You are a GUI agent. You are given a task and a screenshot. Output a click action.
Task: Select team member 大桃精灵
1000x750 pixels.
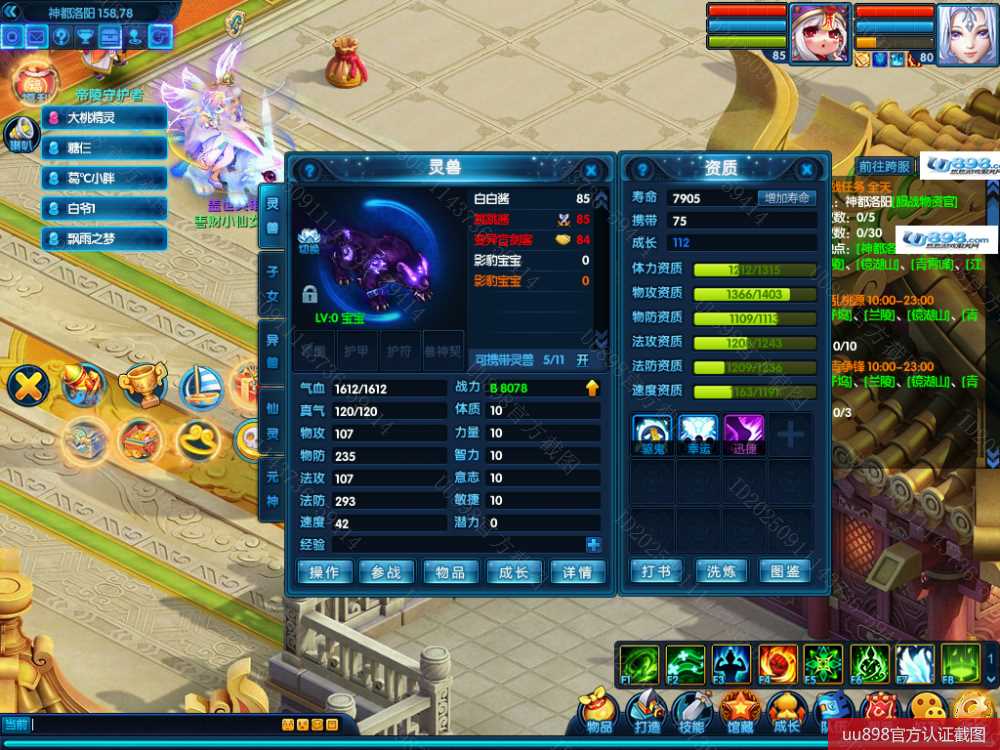[x=104, y=118]
